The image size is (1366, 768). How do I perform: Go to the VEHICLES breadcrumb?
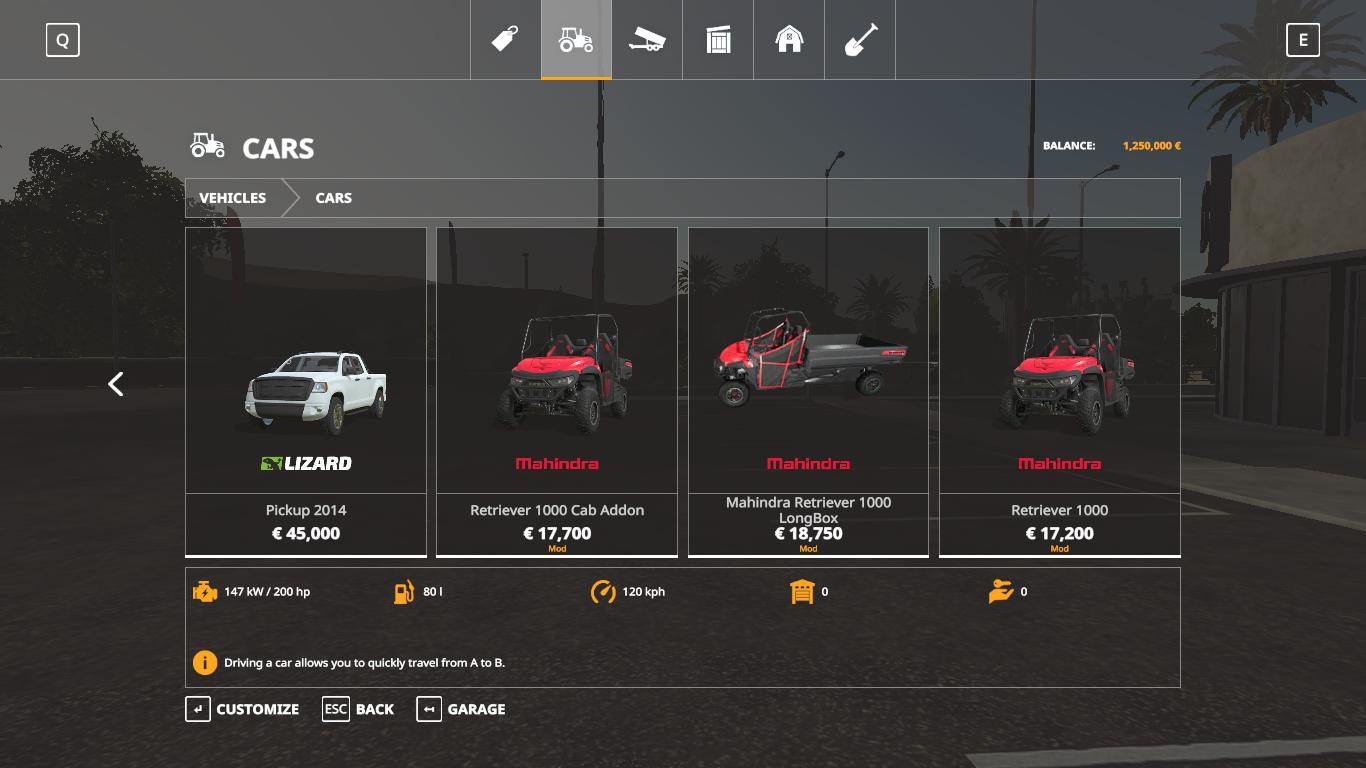click(x=233, y=198)
